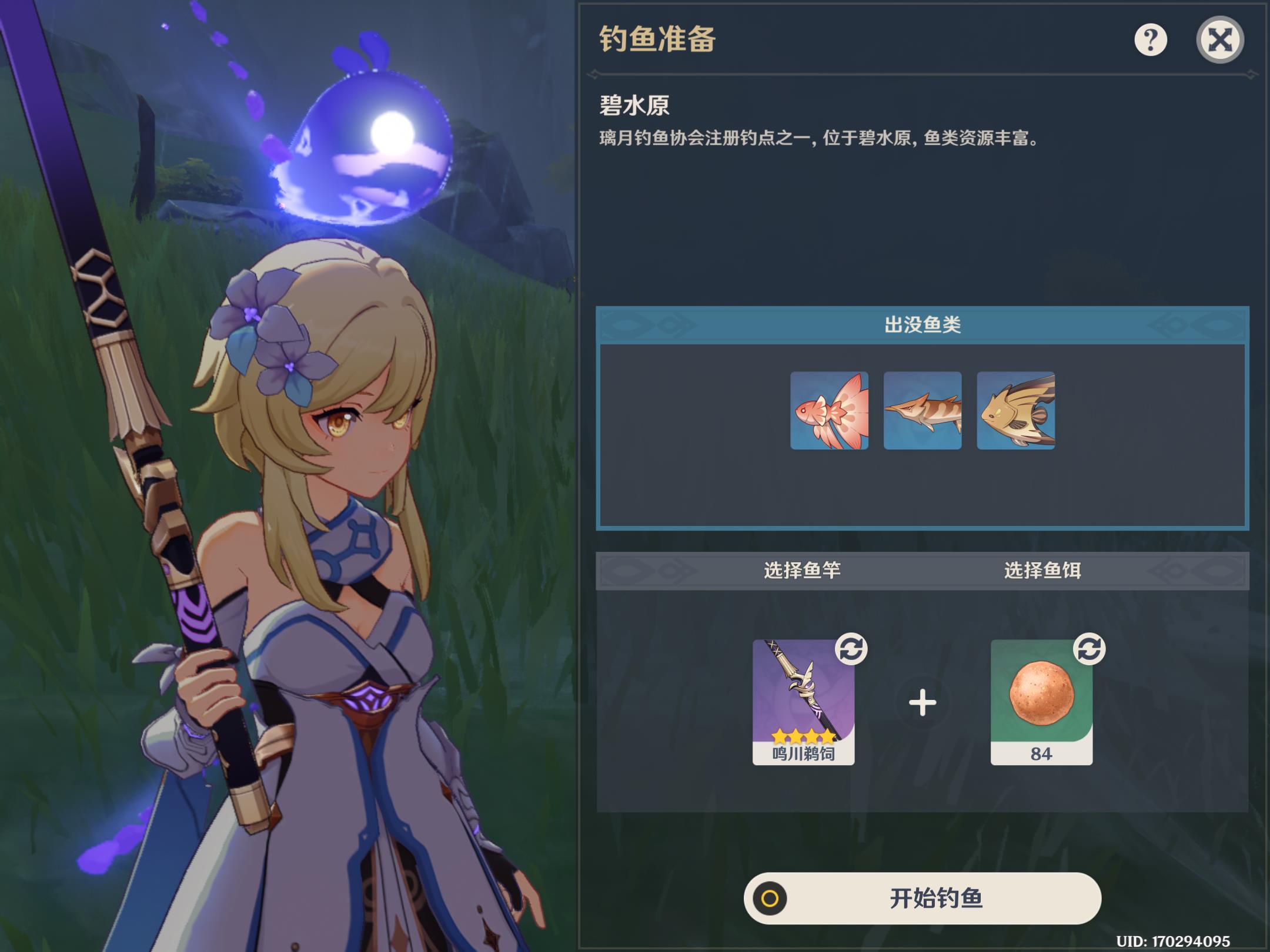
Task: Start fishing with the 开始钓鱼 button
Action: (x=922, y=898)
